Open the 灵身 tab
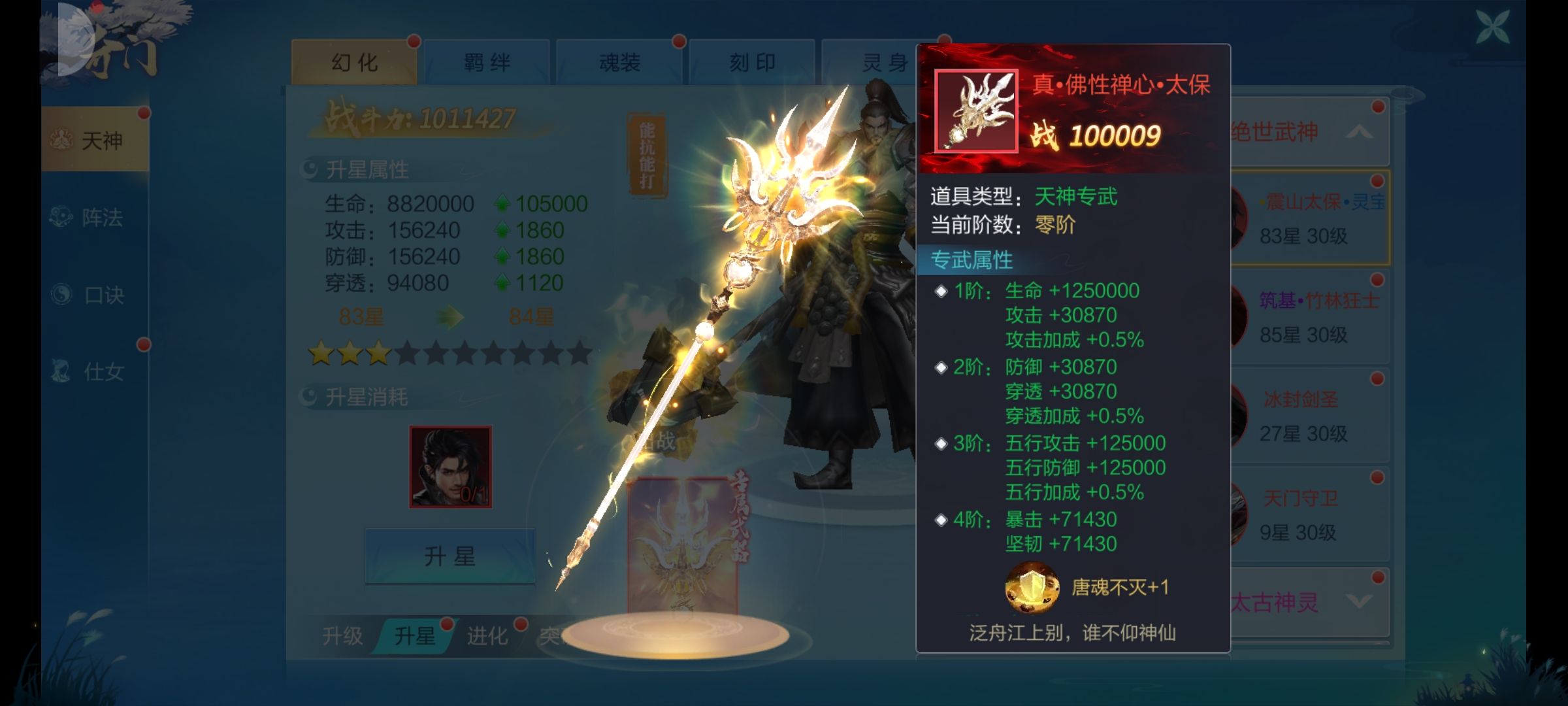The image size is (1568, 706). tap(875, 63)
